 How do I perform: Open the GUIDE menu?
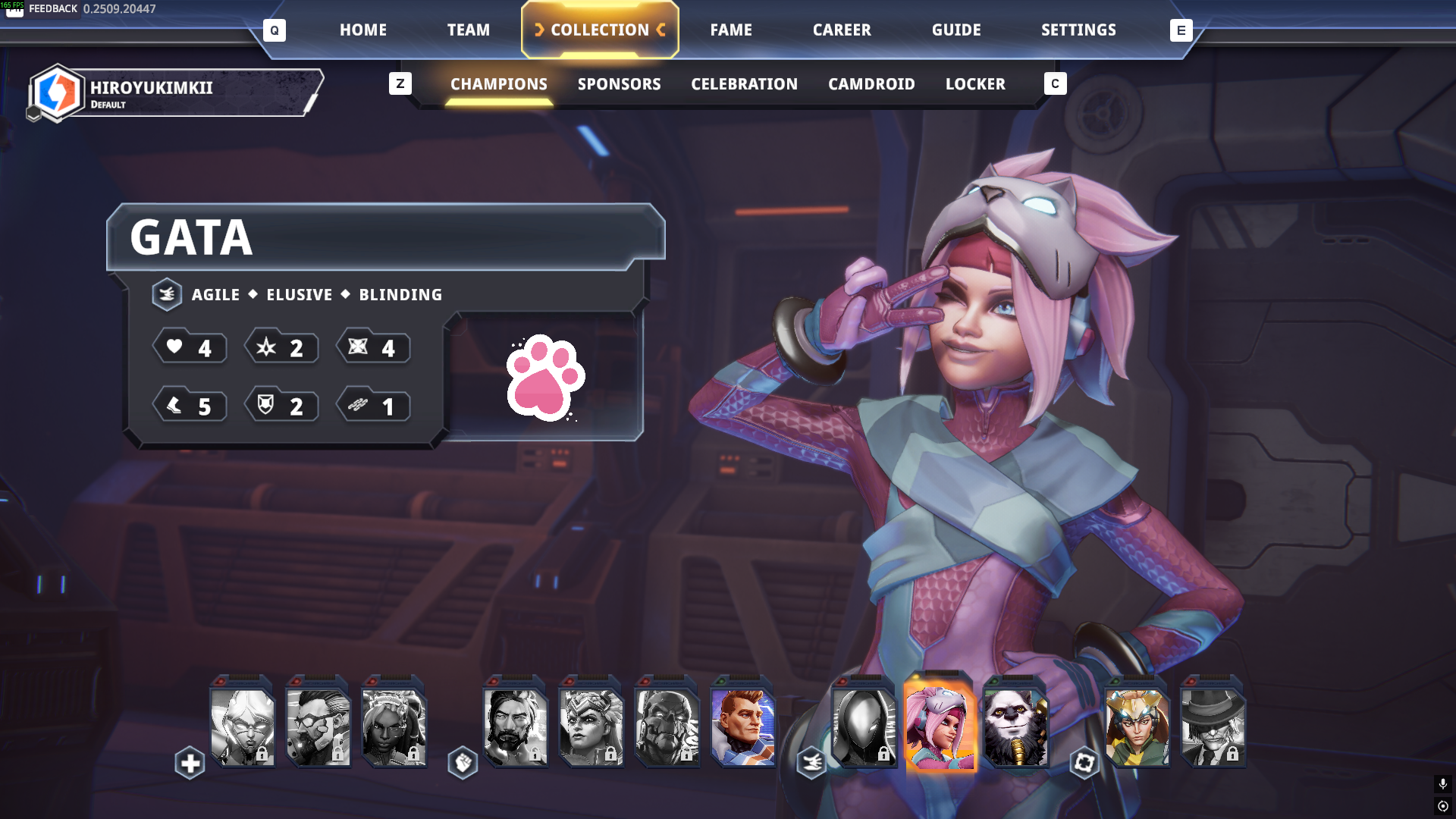(x=955, y=30)
